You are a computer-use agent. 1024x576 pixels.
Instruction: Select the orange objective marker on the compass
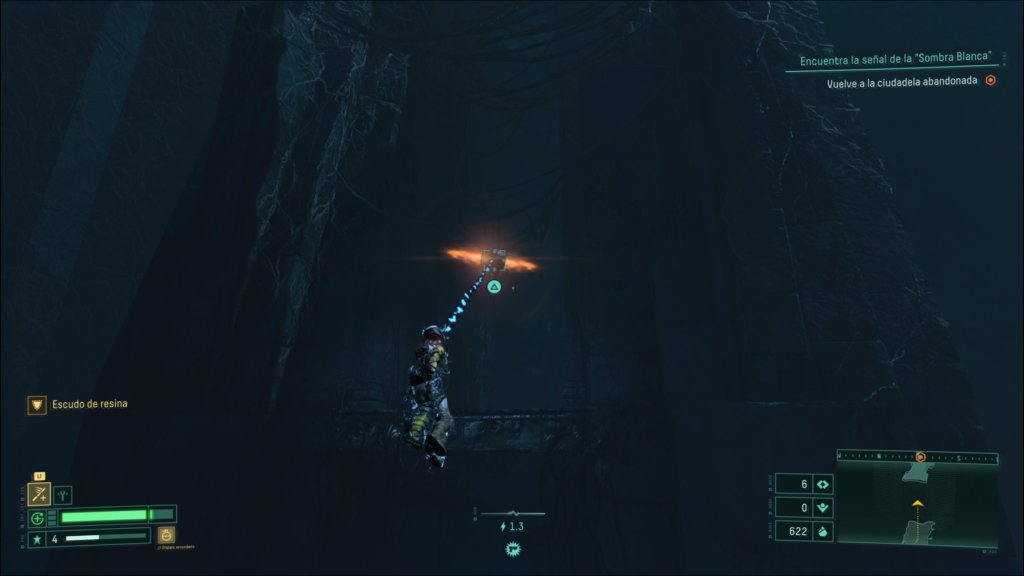920,457
